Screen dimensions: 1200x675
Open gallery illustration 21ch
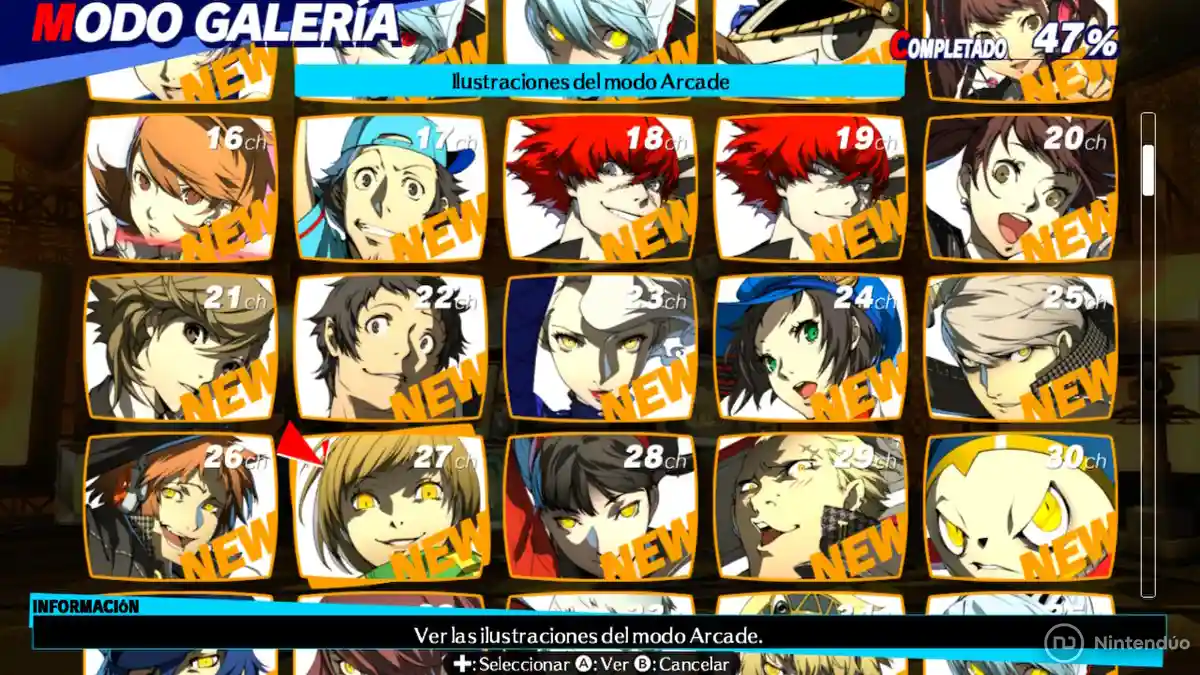point(180,347)
